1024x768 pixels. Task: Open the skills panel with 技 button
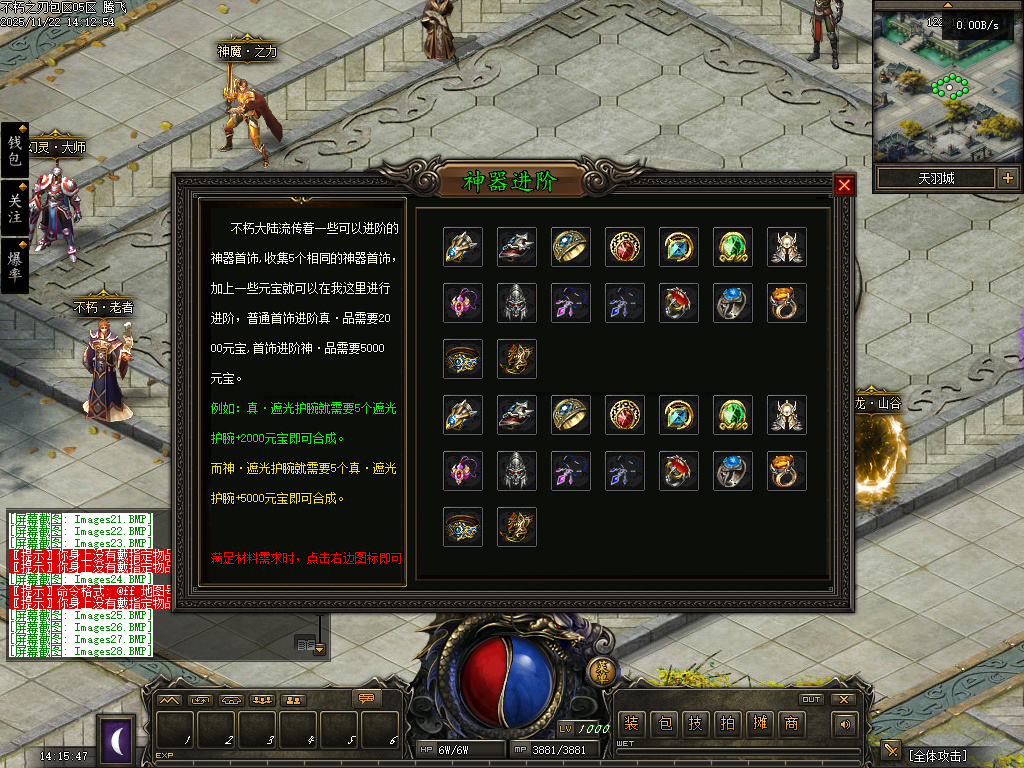[x=696, y=723]
